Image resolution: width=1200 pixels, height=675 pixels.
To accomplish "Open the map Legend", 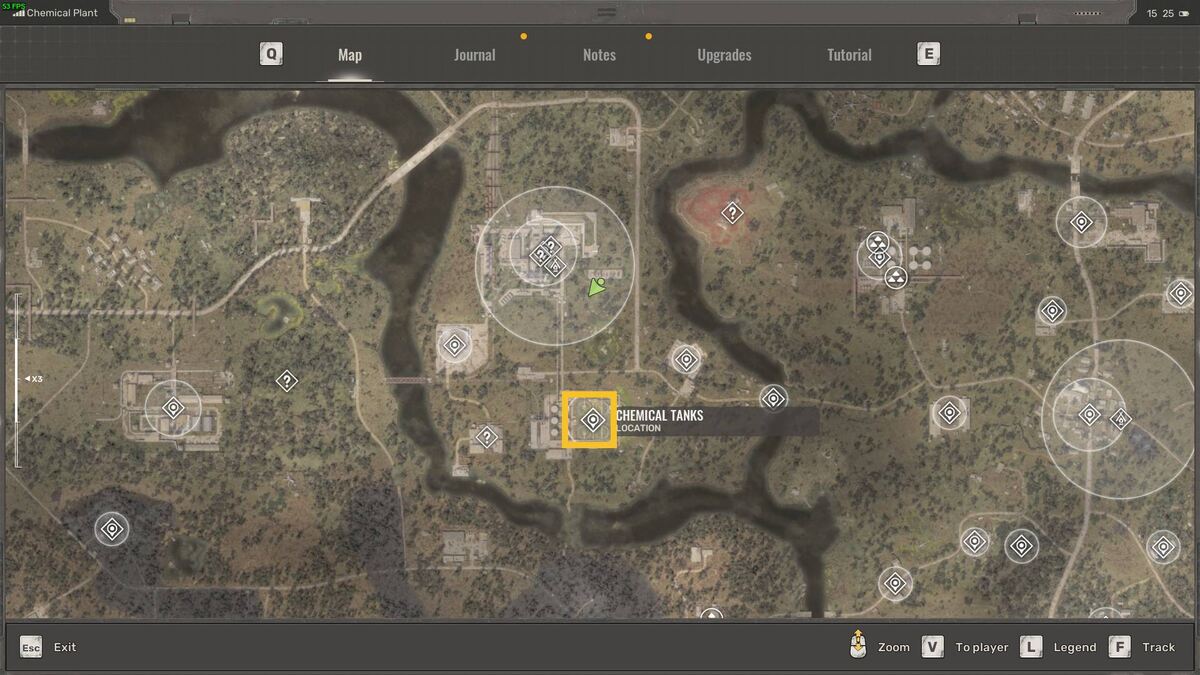I will tap(1061, 647).
